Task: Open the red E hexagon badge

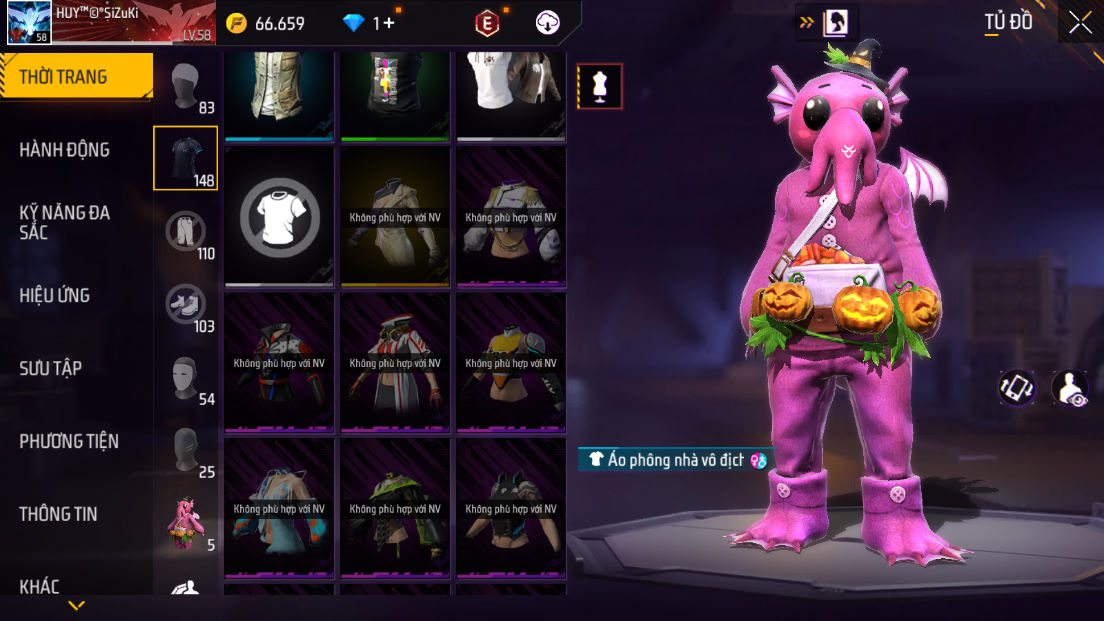Action: 487,23
